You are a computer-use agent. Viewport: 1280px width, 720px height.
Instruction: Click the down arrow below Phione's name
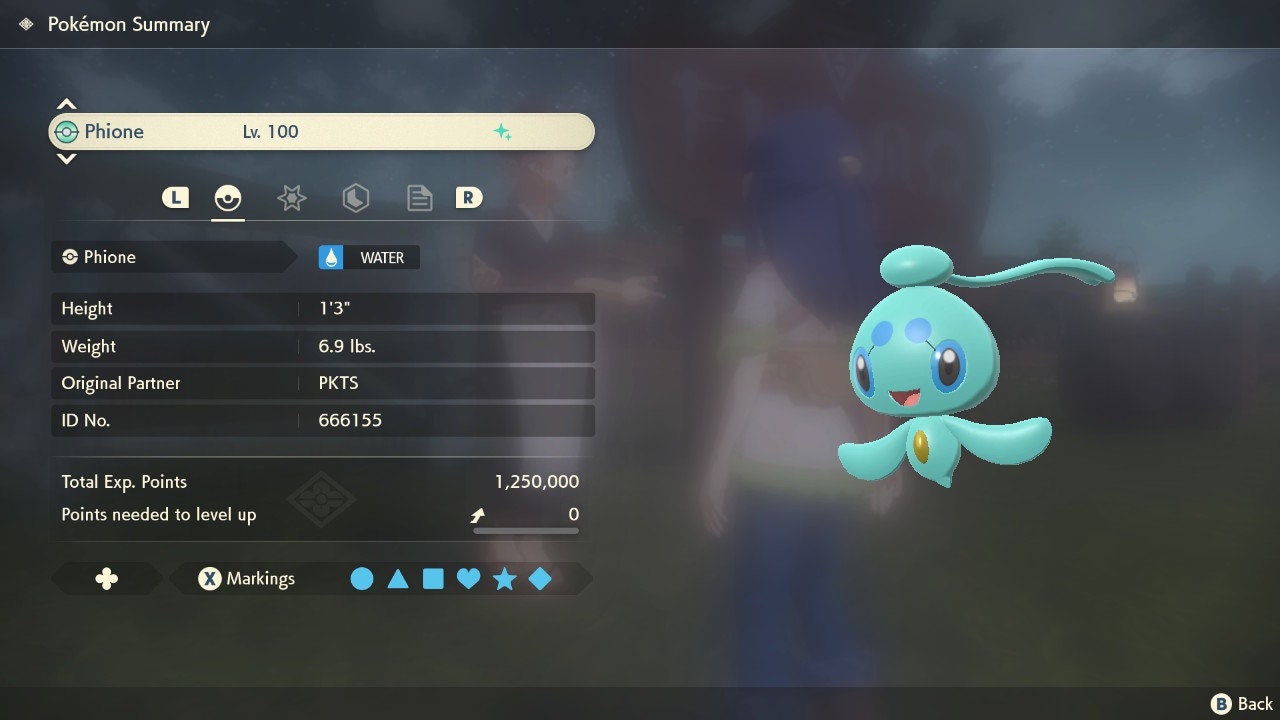coord(66,158)
